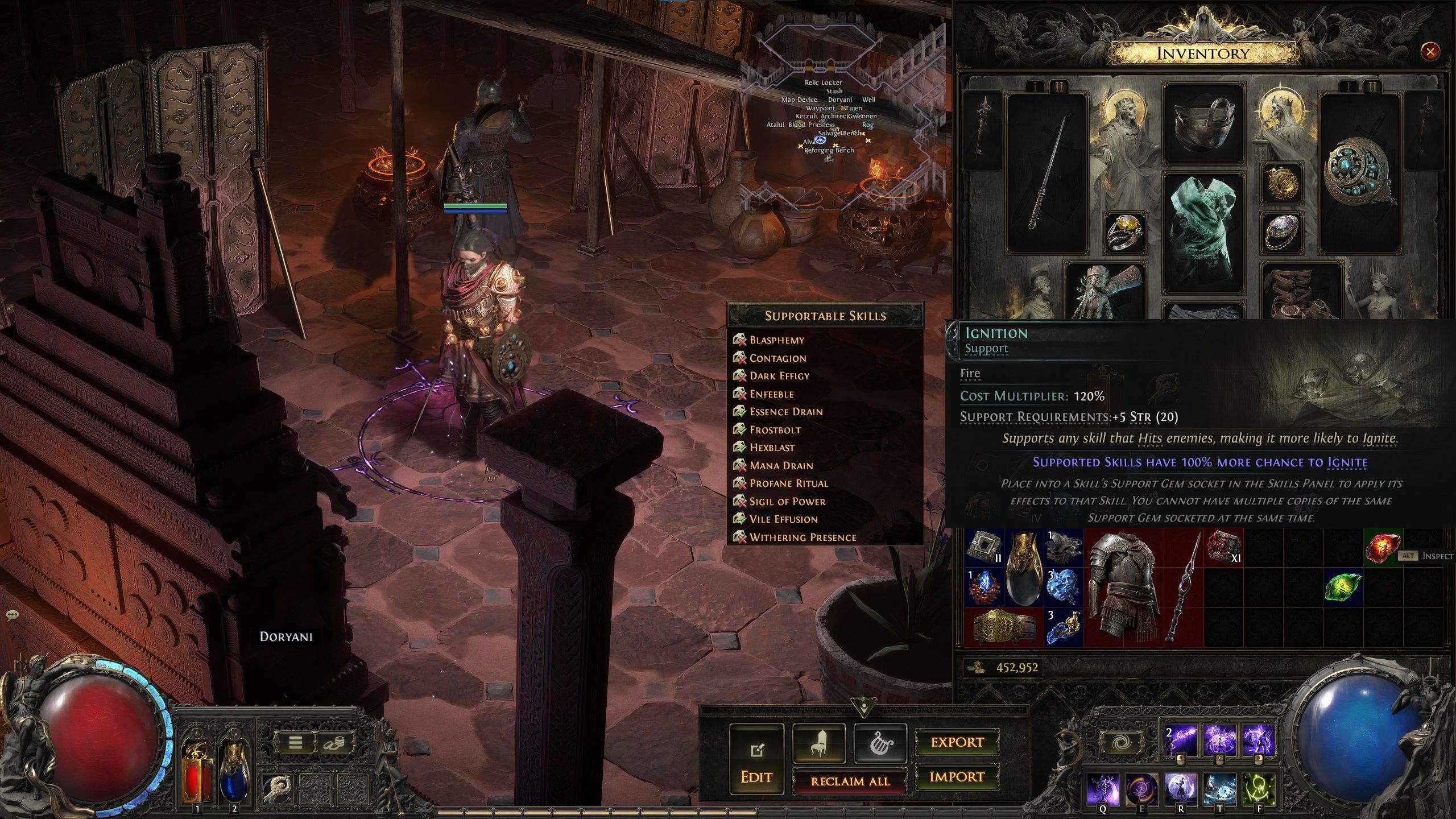Click the swirl portal button
The height and width of the screenshot is (819, 1456).
(1122, 743)
